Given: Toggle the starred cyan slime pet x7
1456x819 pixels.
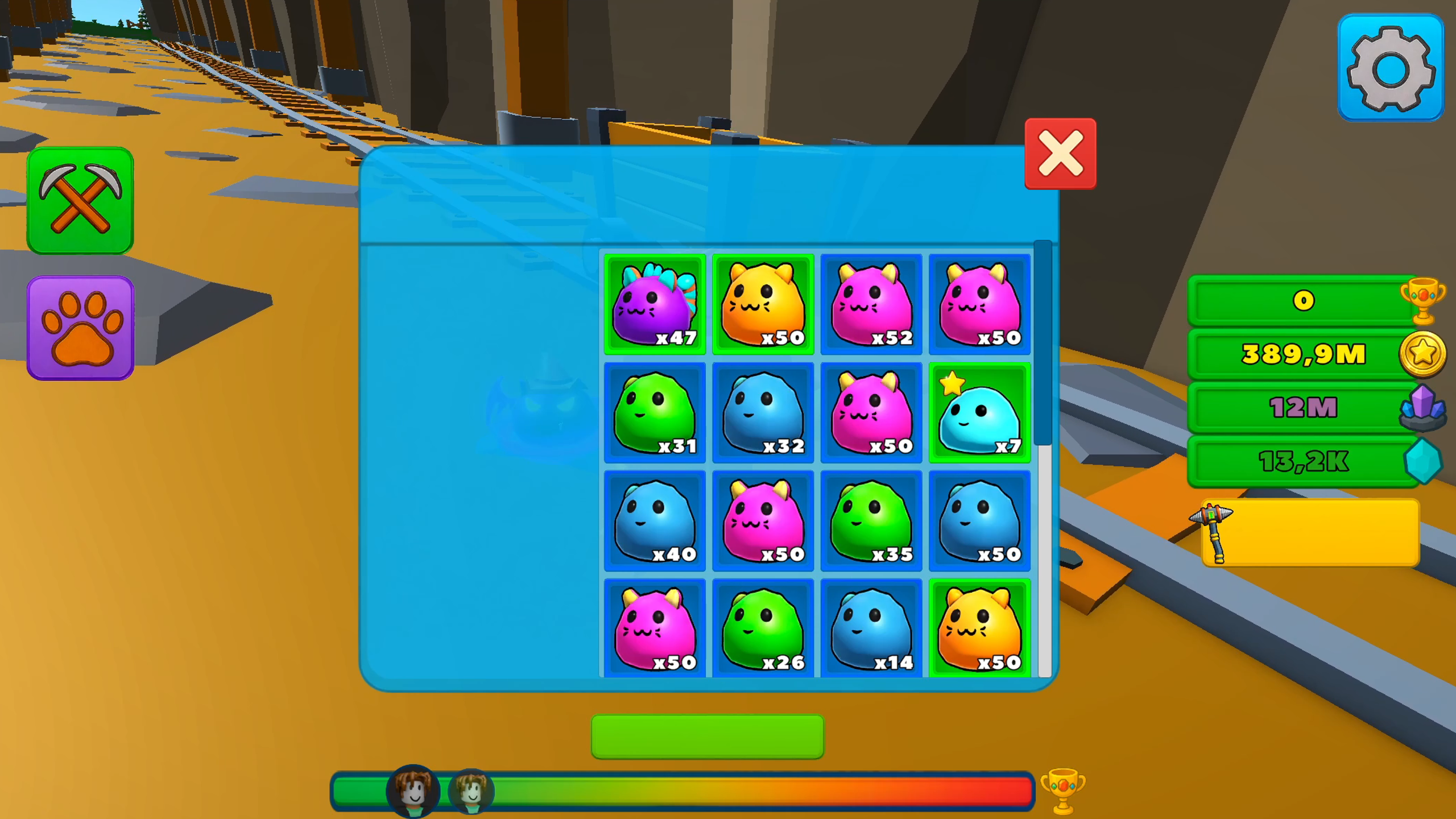Looking at the screenshot, I should [980, 413].
